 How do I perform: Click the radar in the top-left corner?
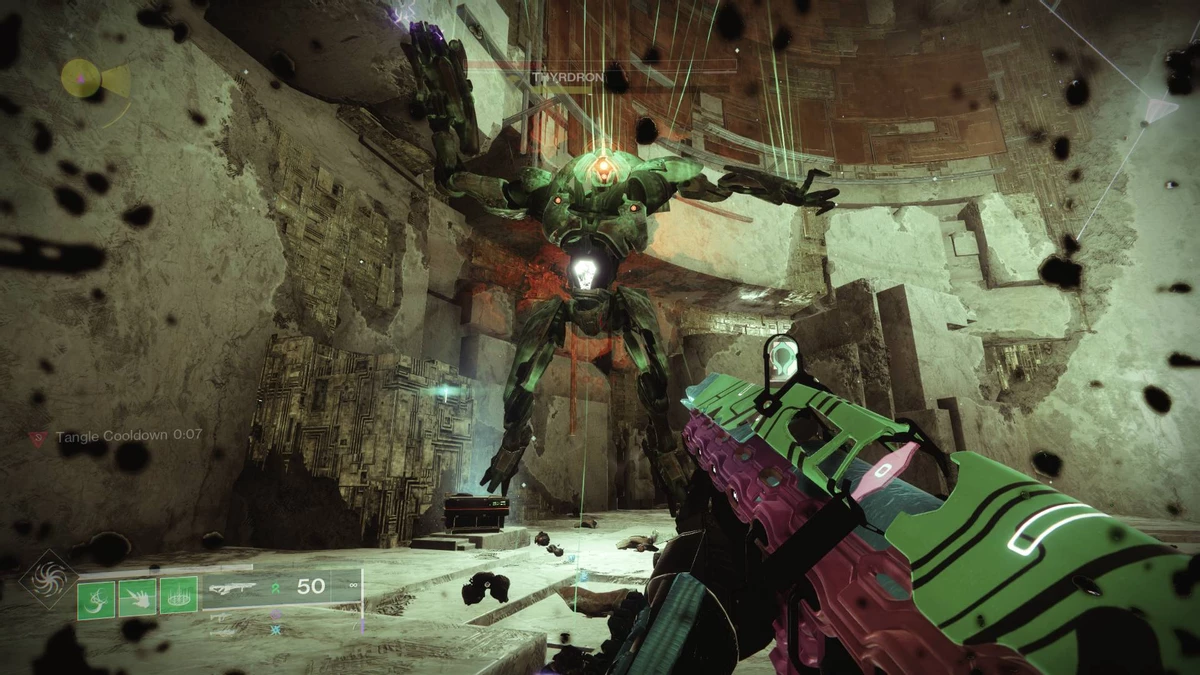82,78
